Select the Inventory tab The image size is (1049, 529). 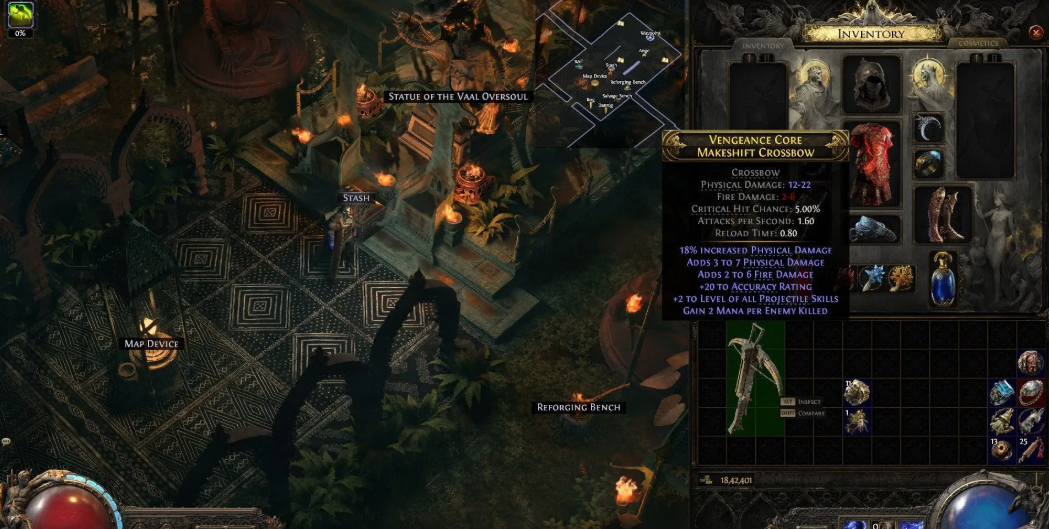pyautogui.click(x=762, y=45)
